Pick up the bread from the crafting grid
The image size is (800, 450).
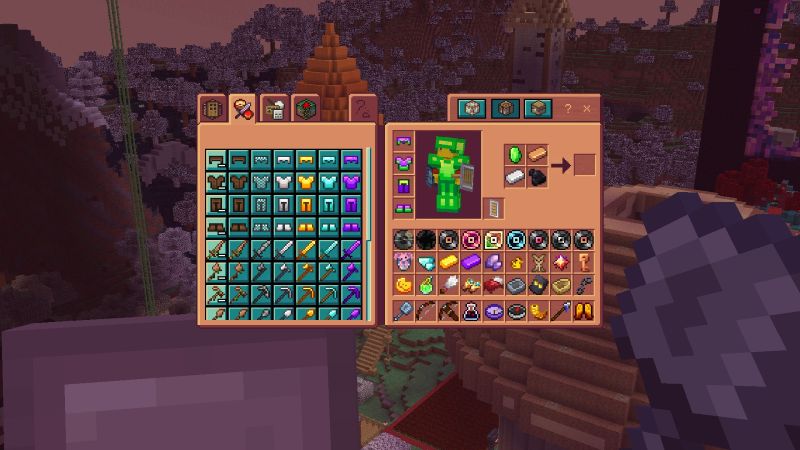(538, 155)
